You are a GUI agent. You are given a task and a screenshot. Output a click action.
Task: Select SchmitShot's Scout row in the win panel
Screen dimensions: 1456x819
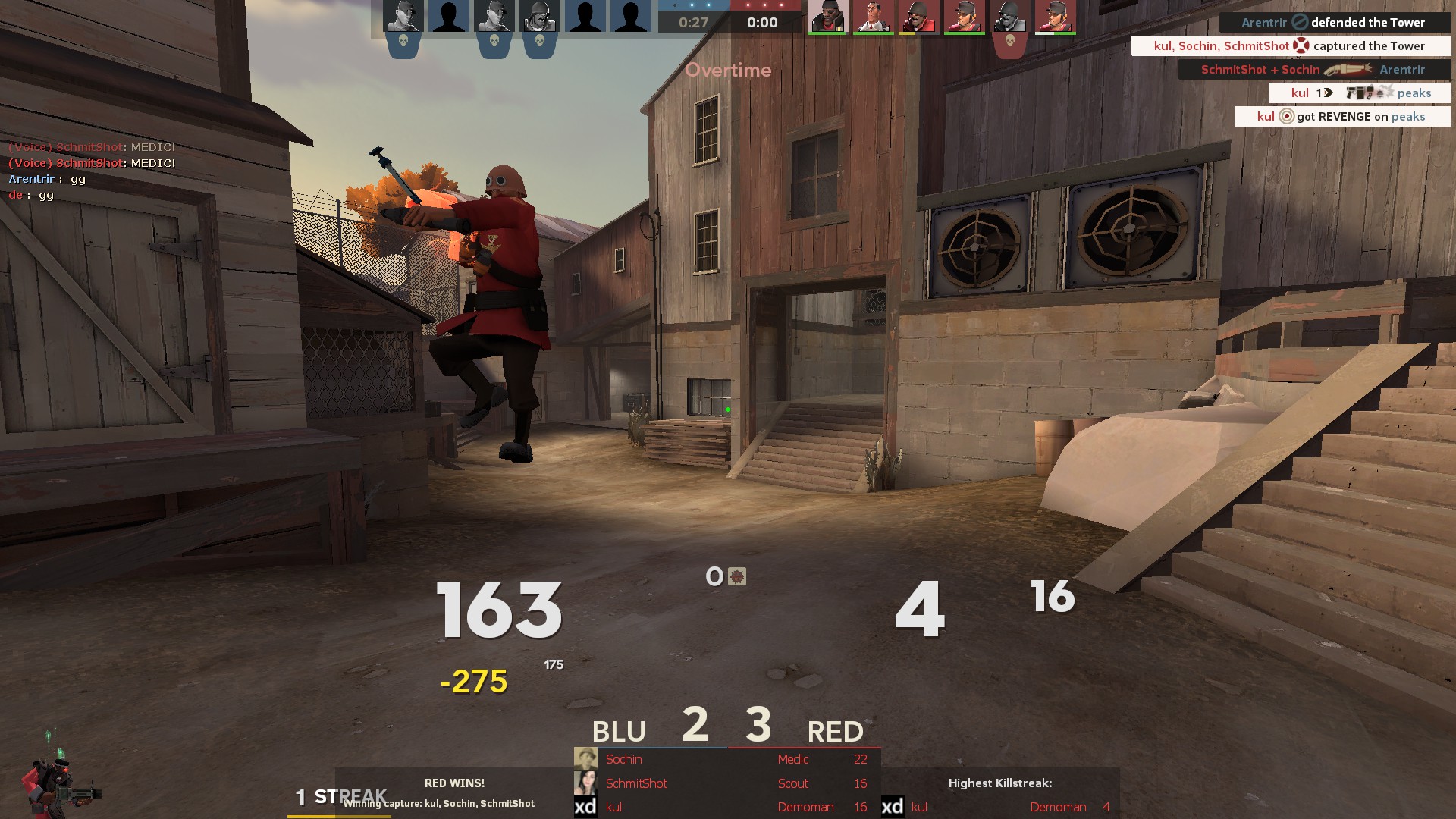726,783
